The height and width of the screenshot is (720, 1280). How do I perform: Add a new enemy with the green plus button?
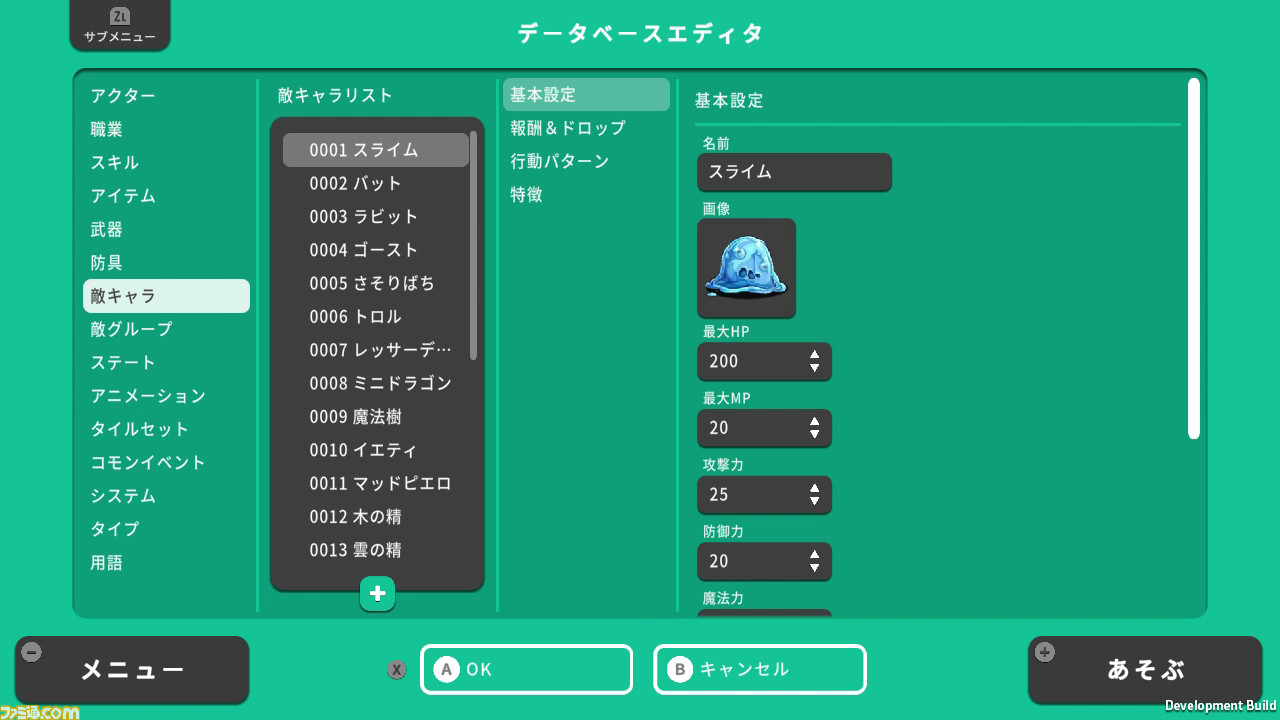tap(377, 593)
